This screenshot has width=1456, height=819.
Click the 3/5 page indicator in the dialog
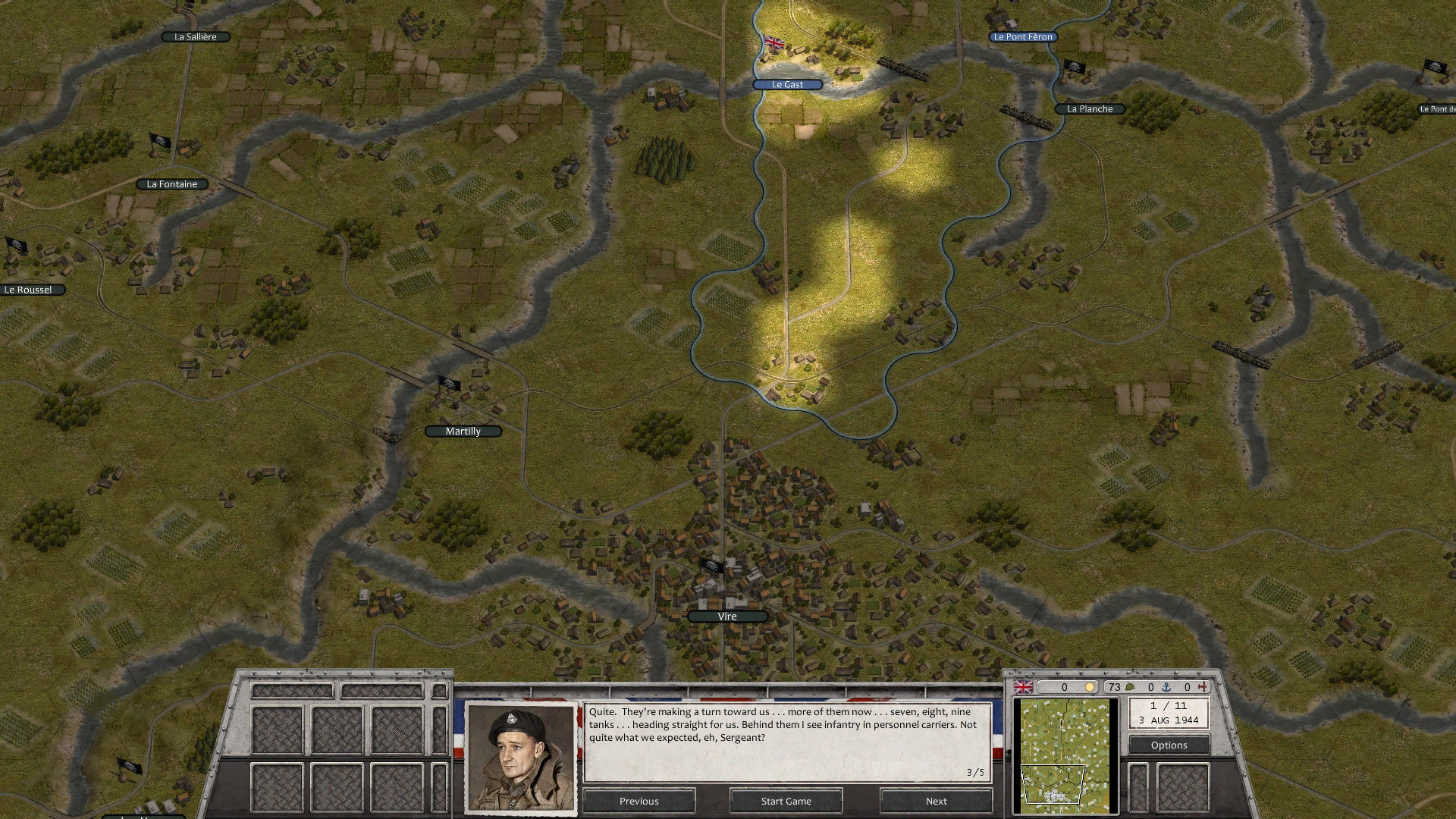(974, 773)
